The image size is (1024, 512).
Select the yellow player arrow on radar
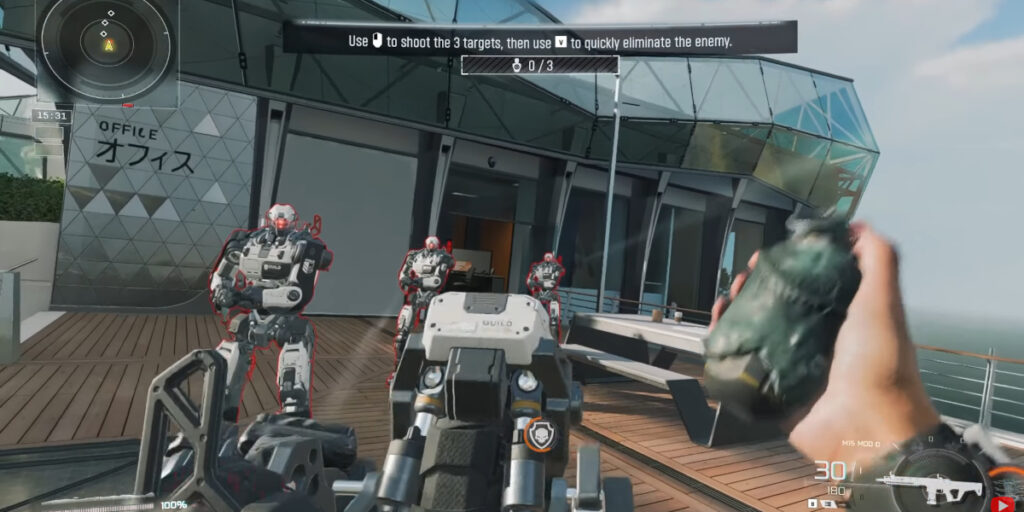pos(108,45)
